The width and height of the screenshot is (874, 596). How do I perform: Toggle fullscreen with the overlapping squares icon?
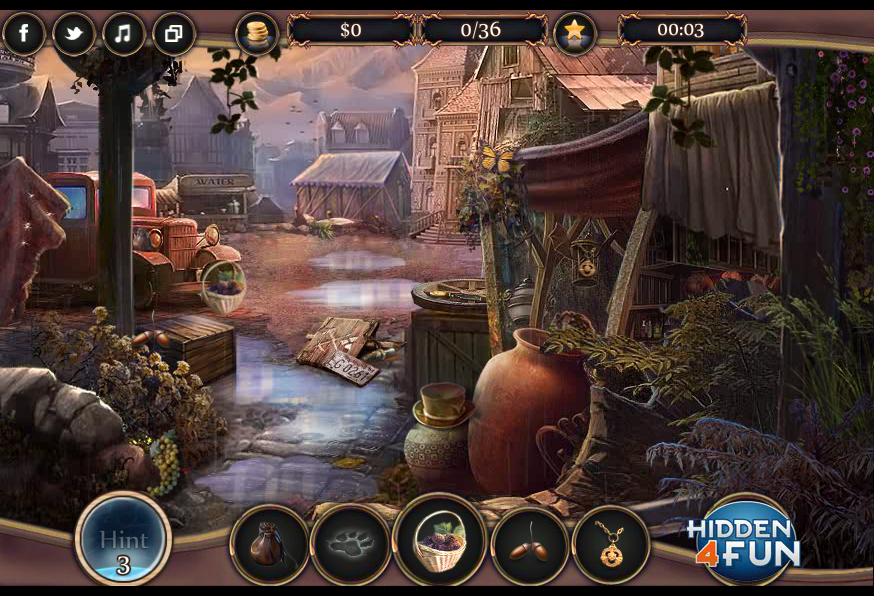(x=173, y=34)
